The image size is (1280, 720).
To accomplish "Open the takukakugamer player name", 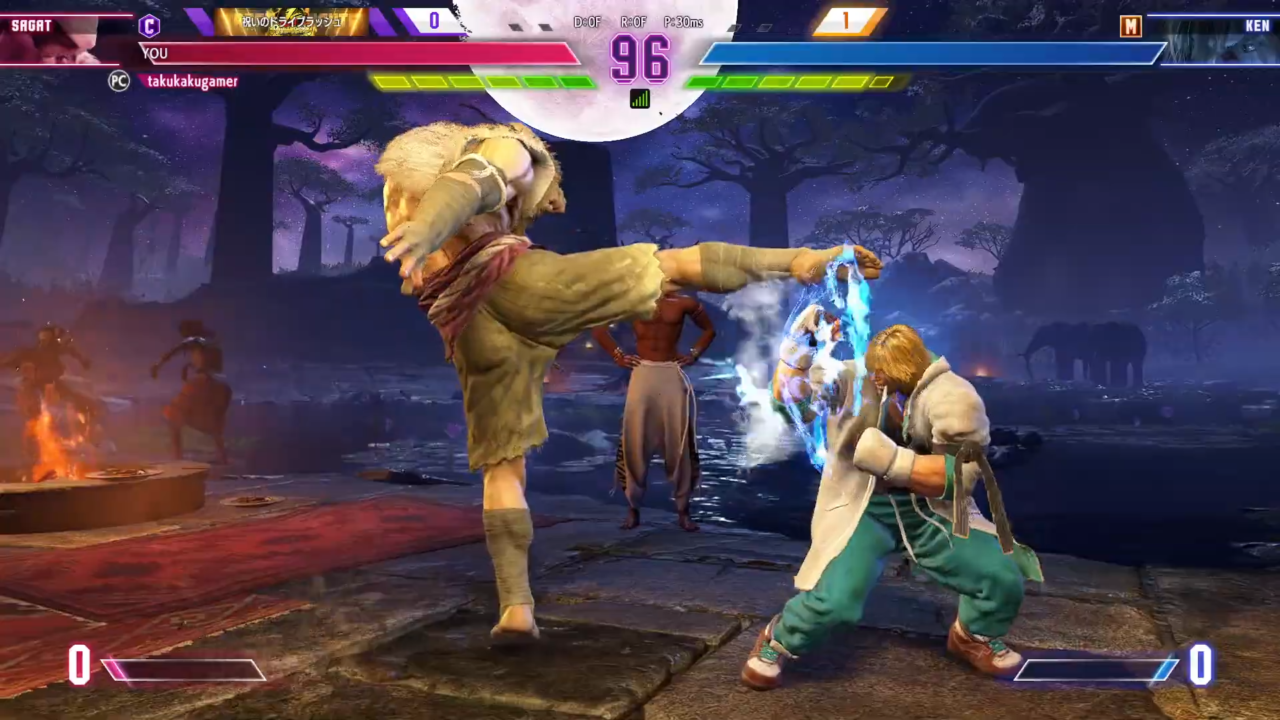I will (192, 81).
